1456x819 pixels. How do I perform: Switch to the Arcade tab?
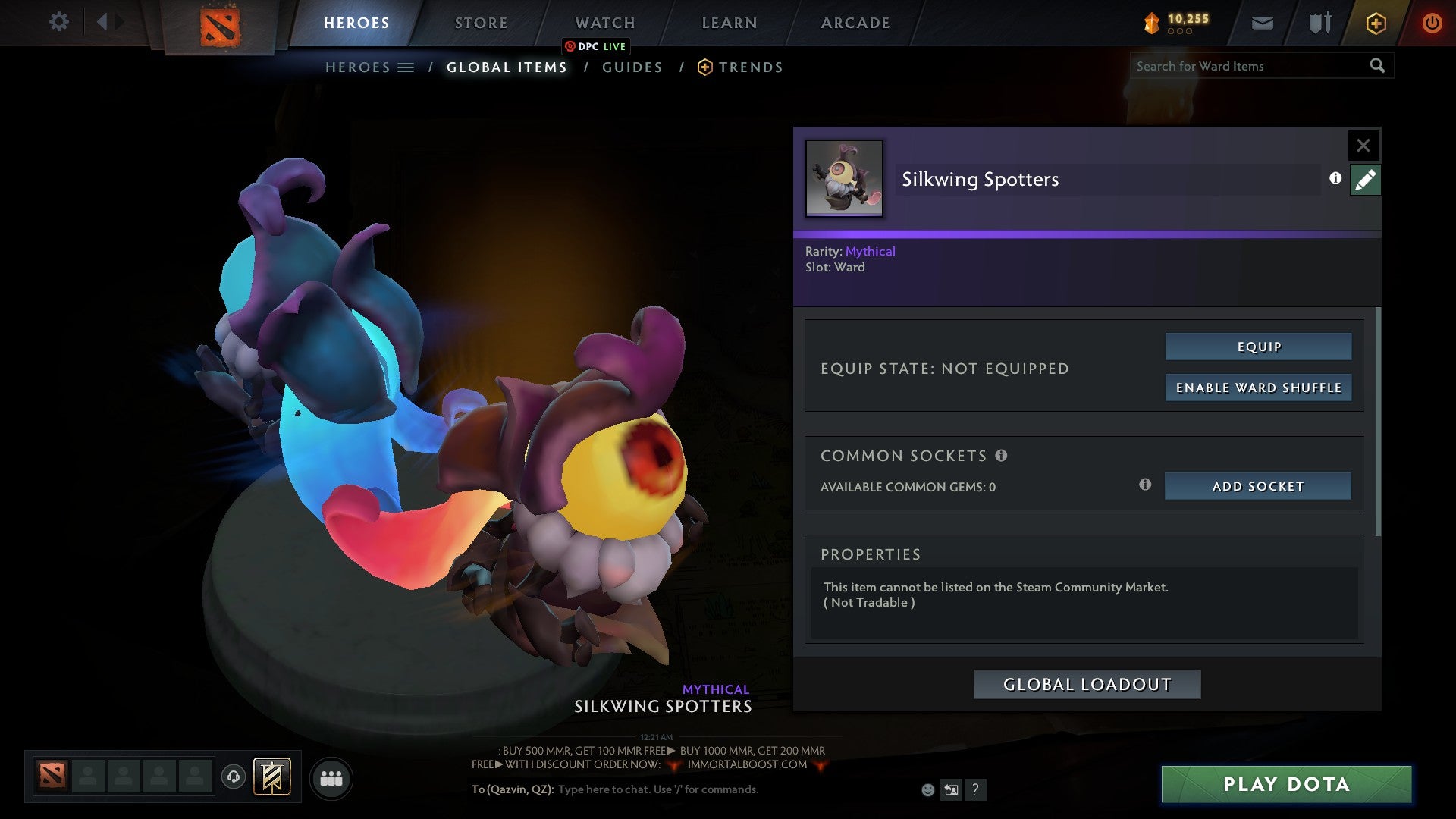(x=855, y=22)
